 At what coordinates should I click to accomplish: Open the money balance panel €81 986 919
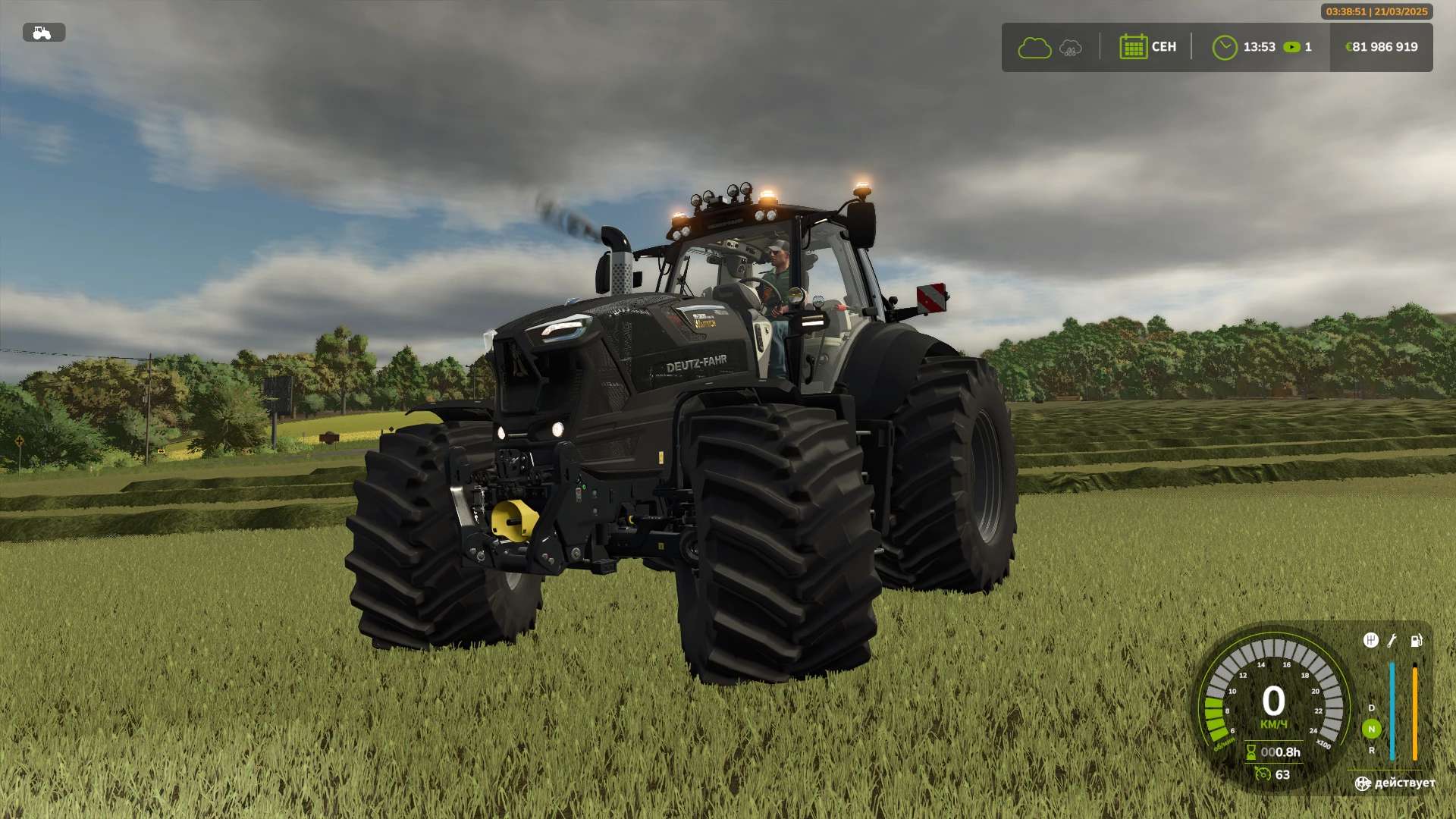pos(1380,47)
